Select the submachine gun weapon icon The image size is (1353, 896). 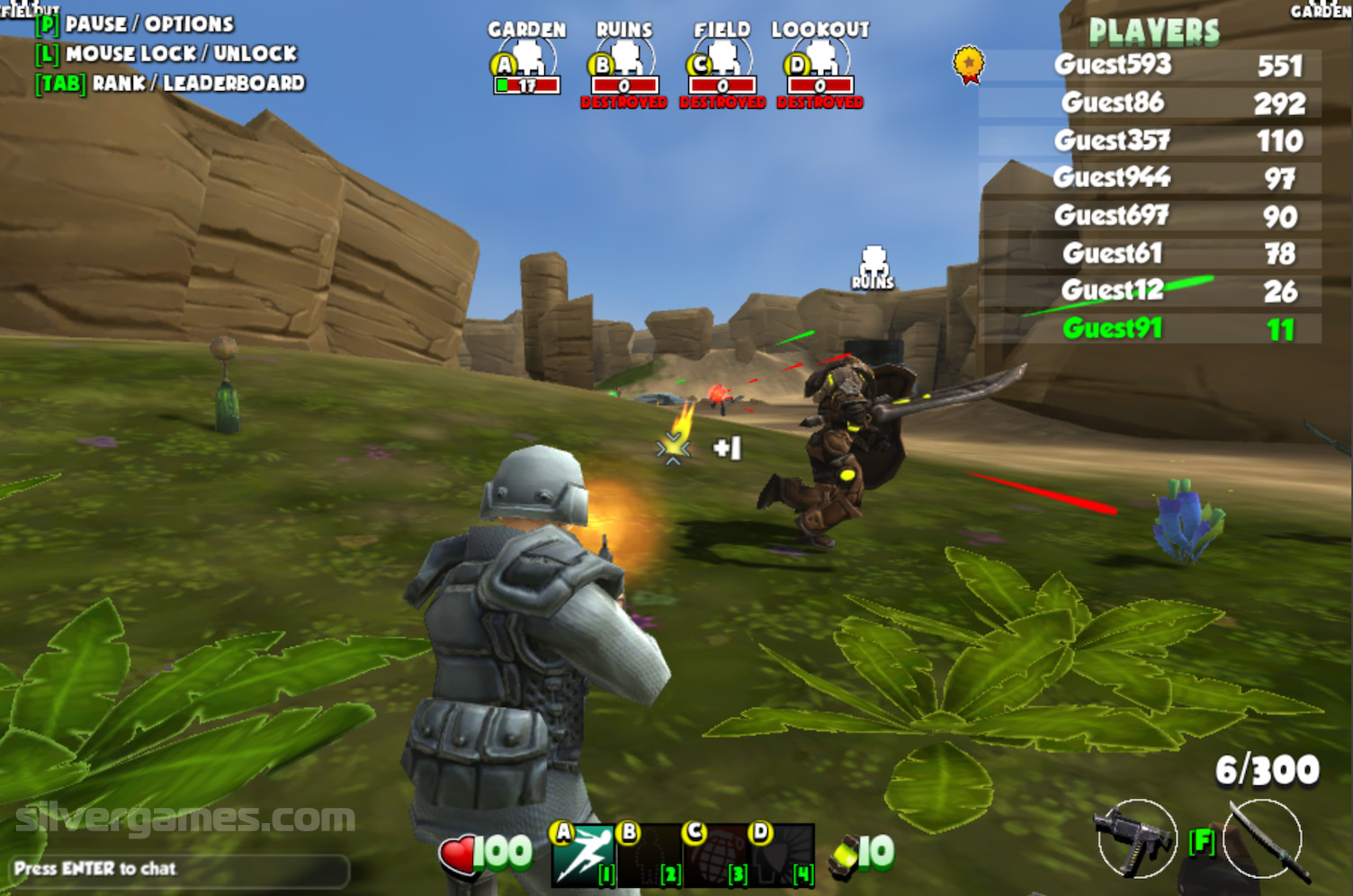pos(1134,838)
